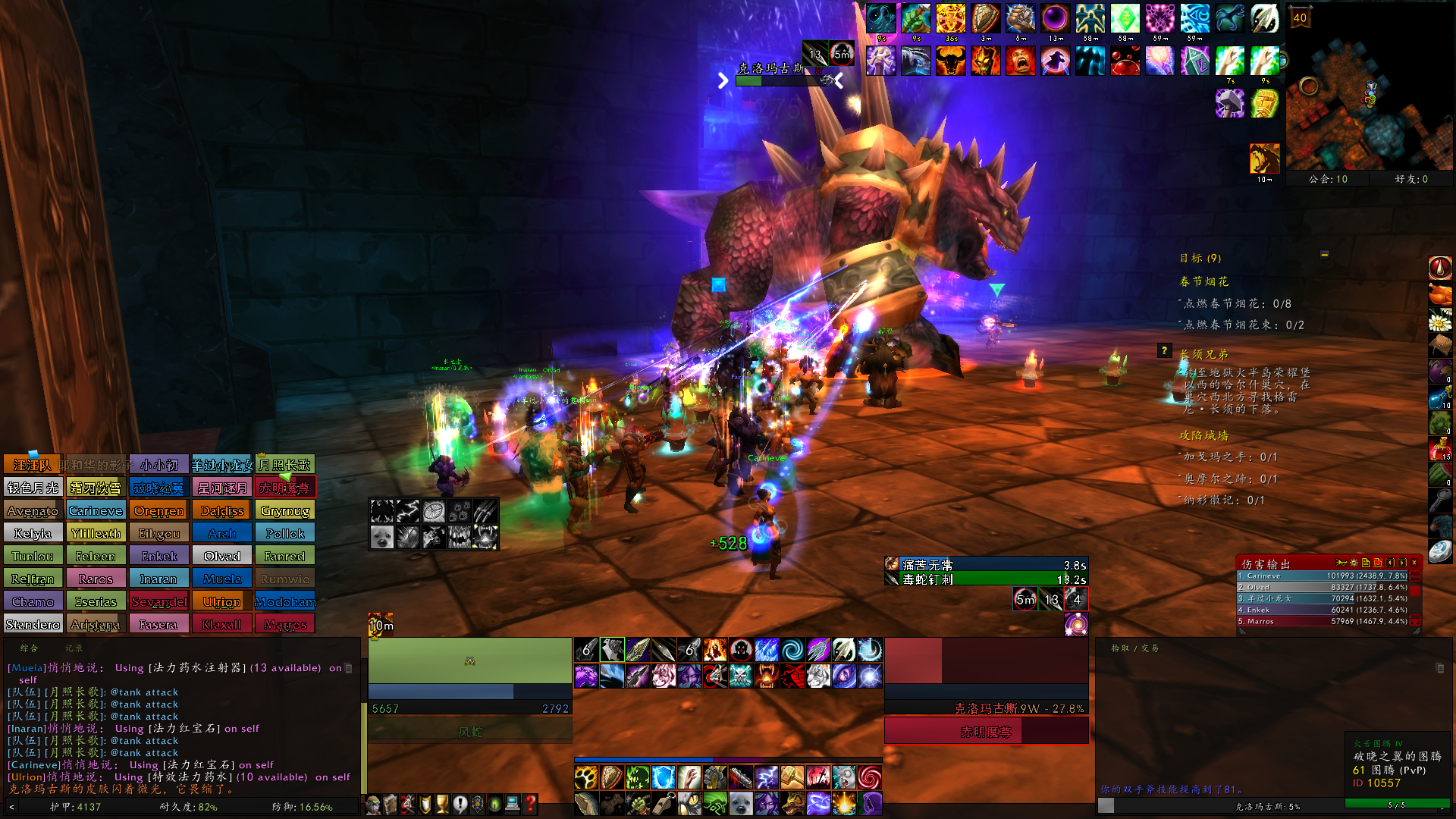
Task: Click the 公会: 10 guild counter
Action: (1327, 178)
